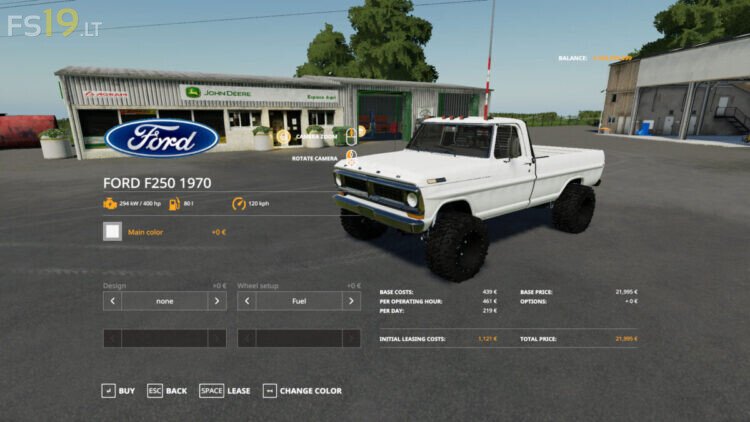Screen dimensions: 750x422
Task: Go Back from the vehicle configuration
Action: pos(167,391)
